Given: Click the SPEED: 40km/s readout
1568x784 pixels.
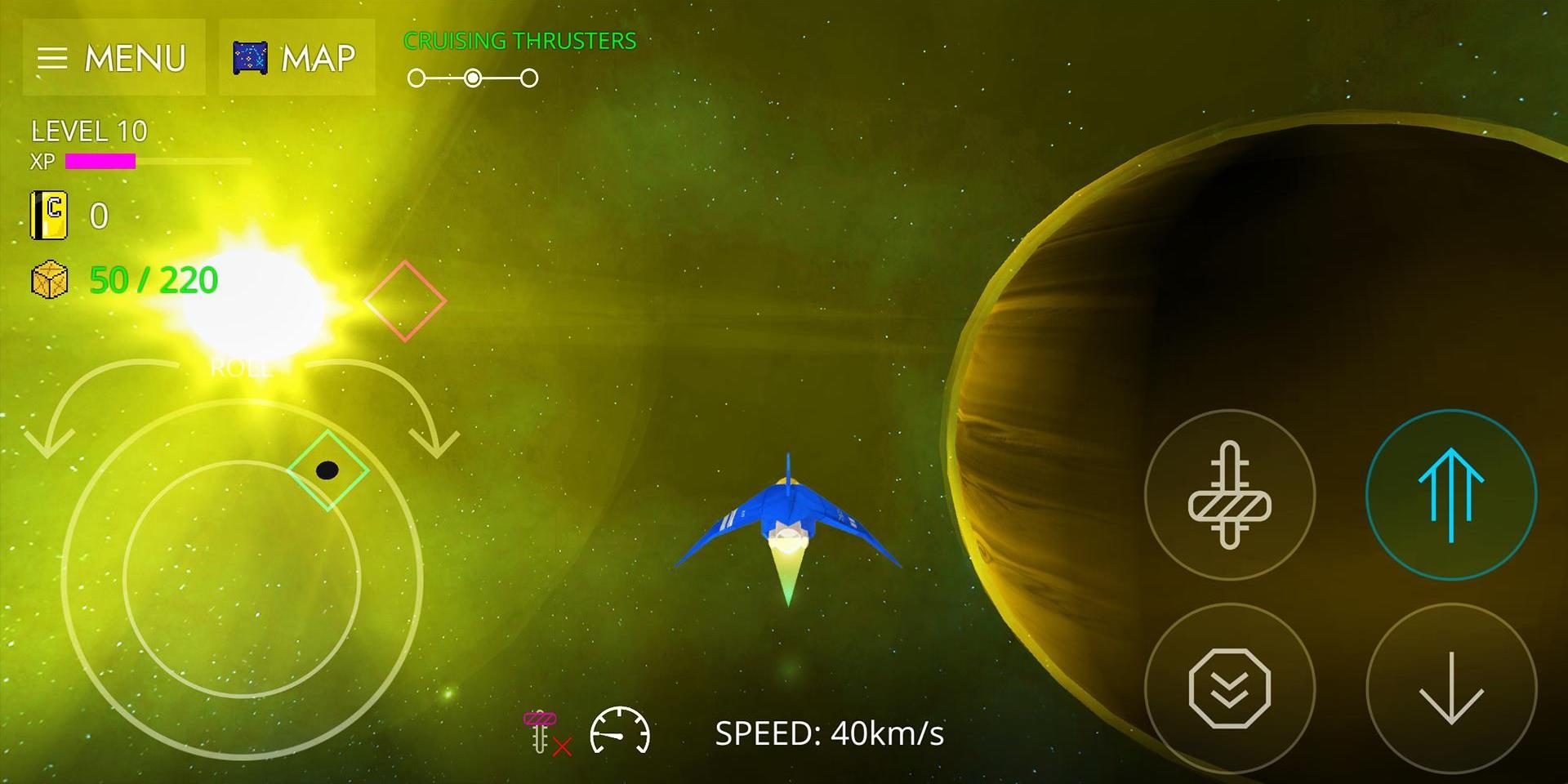Looking at the screenshot, I should coord(828,733).
